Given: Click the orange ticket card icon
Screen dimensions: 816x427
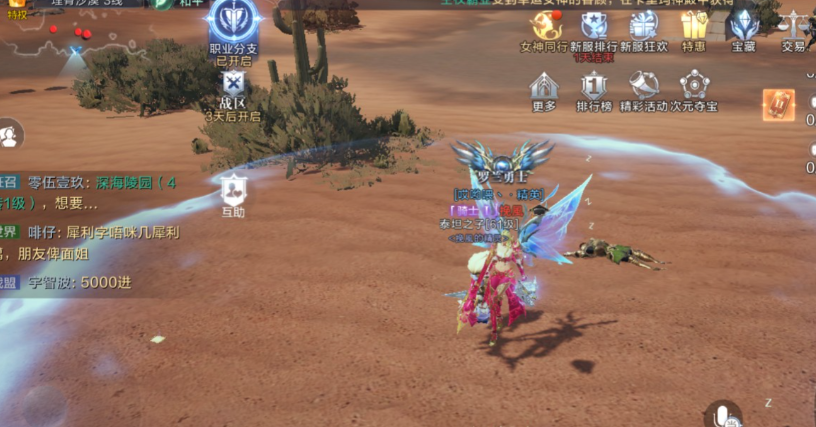Looking at the screenshot, I should tap(778, 105).
